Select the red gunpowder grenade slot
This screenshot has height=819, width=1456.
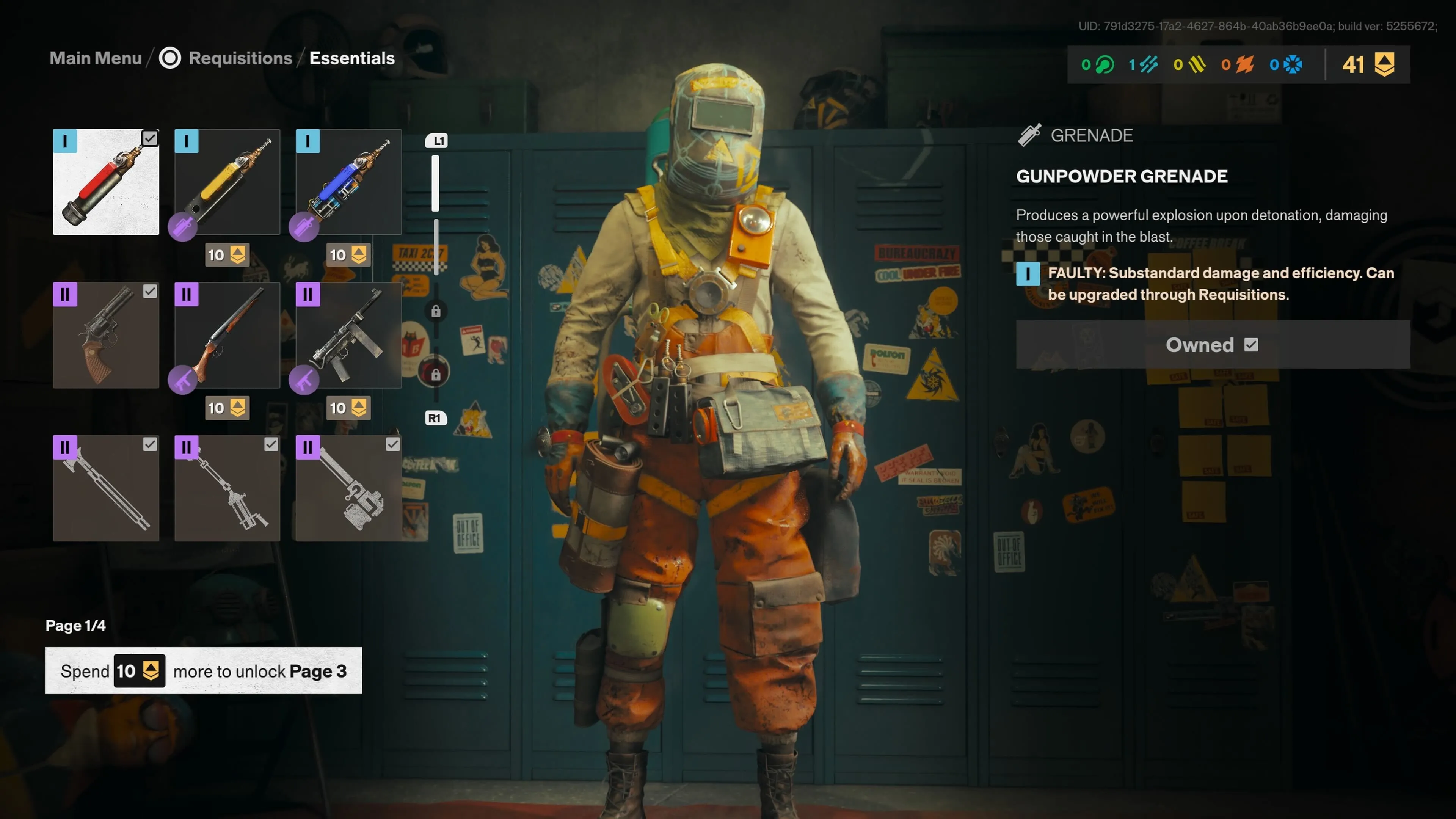(x=106, y=182)
